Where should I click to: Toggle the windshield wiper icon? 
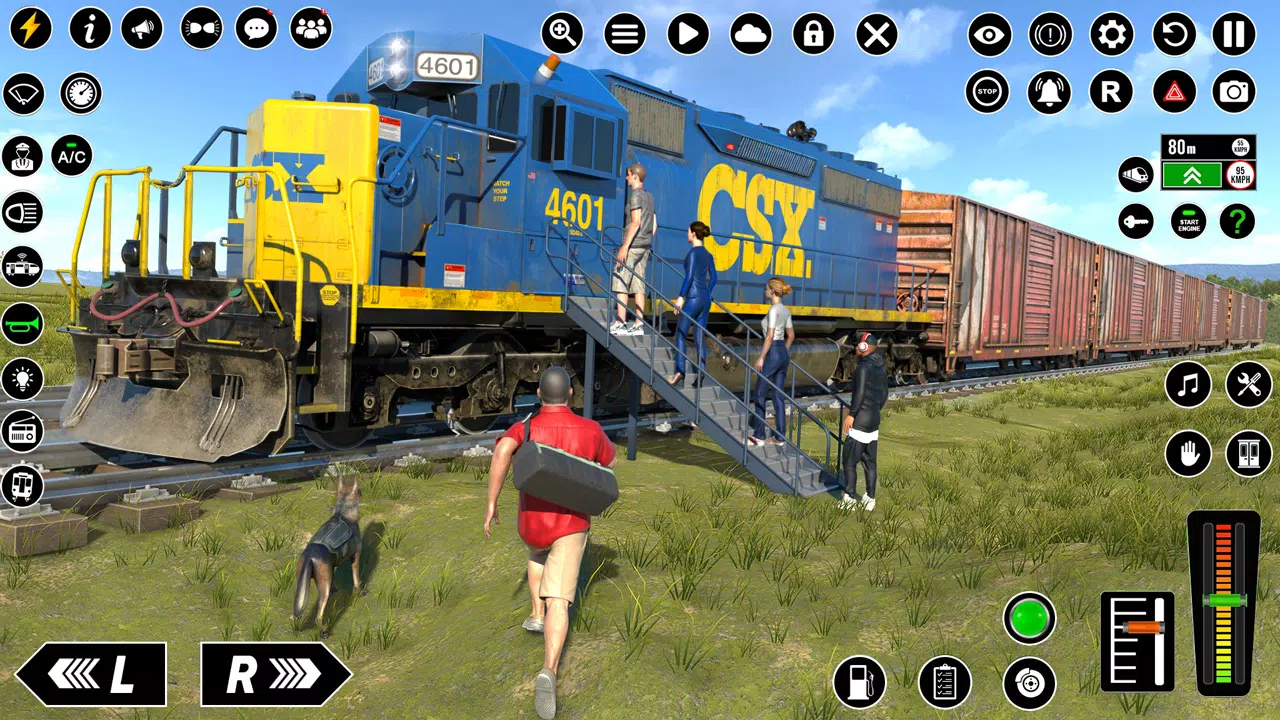[24, 93]
